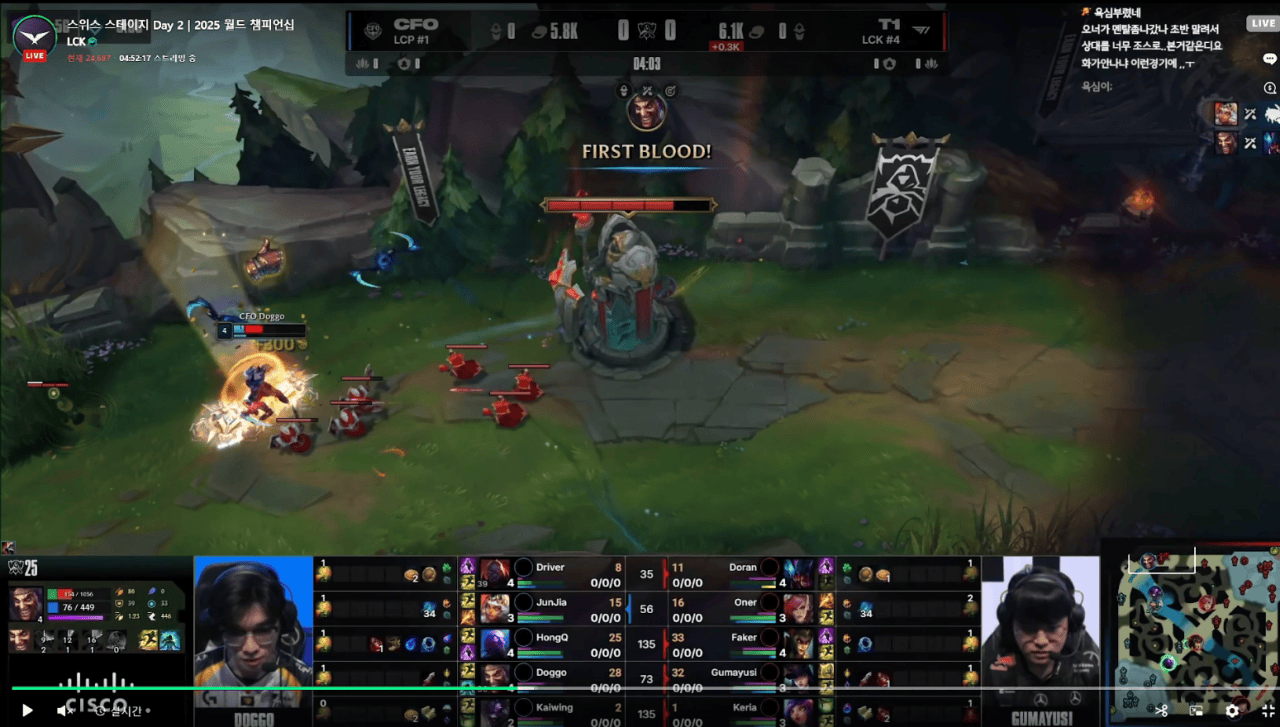The image size is (1280, 727).
Task: Click Faker's champion portrait
Action: 799,642
